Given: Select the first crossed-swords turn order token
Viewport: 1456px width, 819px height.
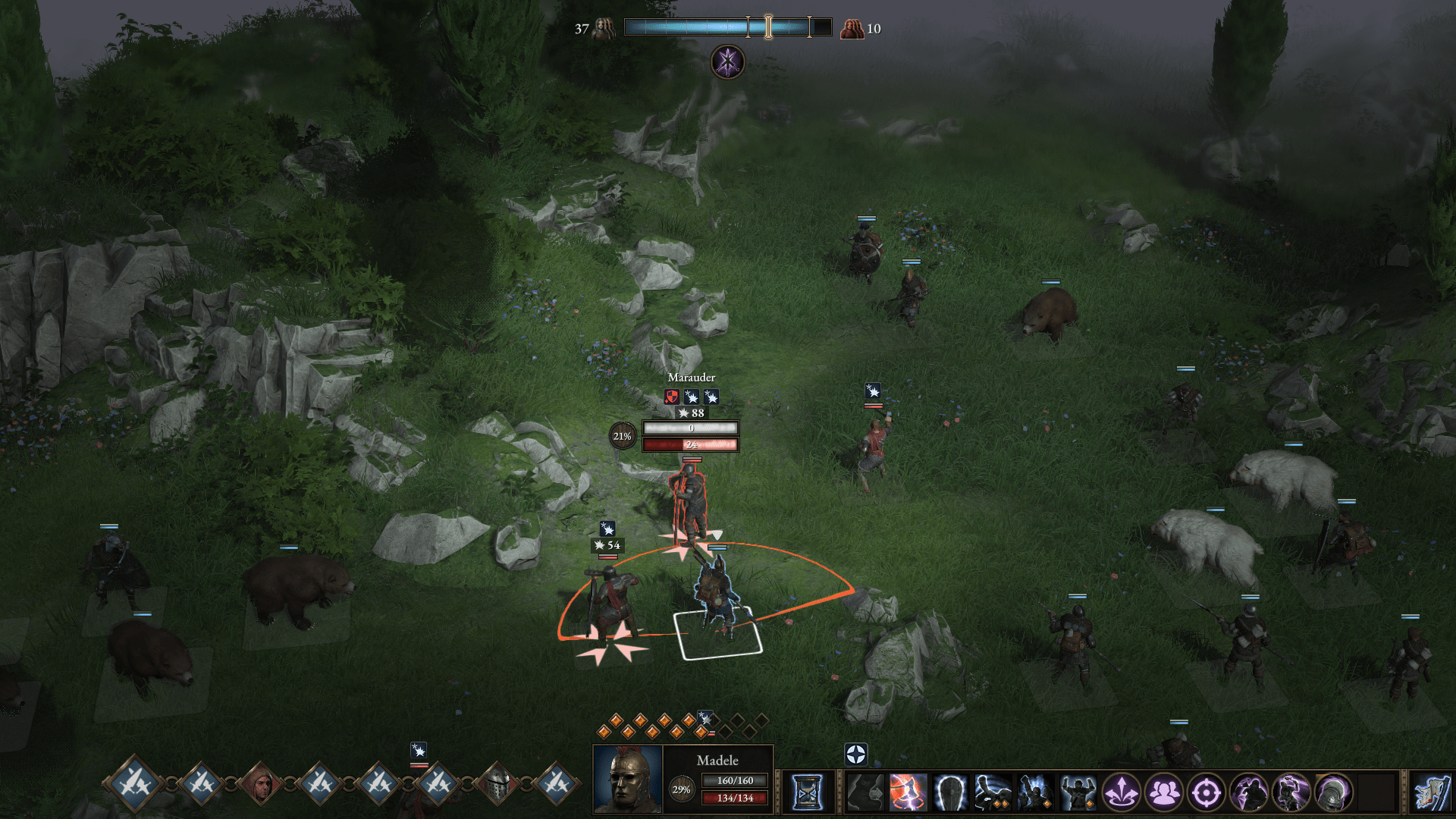Looking at the screenshot, I should coord(136,783).
